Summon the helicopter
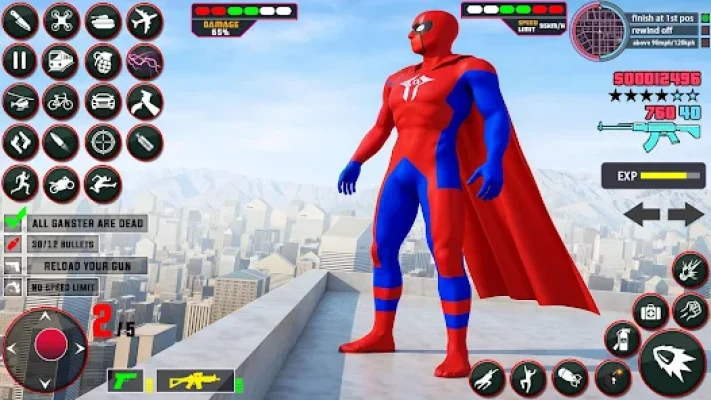 click(x=19, y=101)
